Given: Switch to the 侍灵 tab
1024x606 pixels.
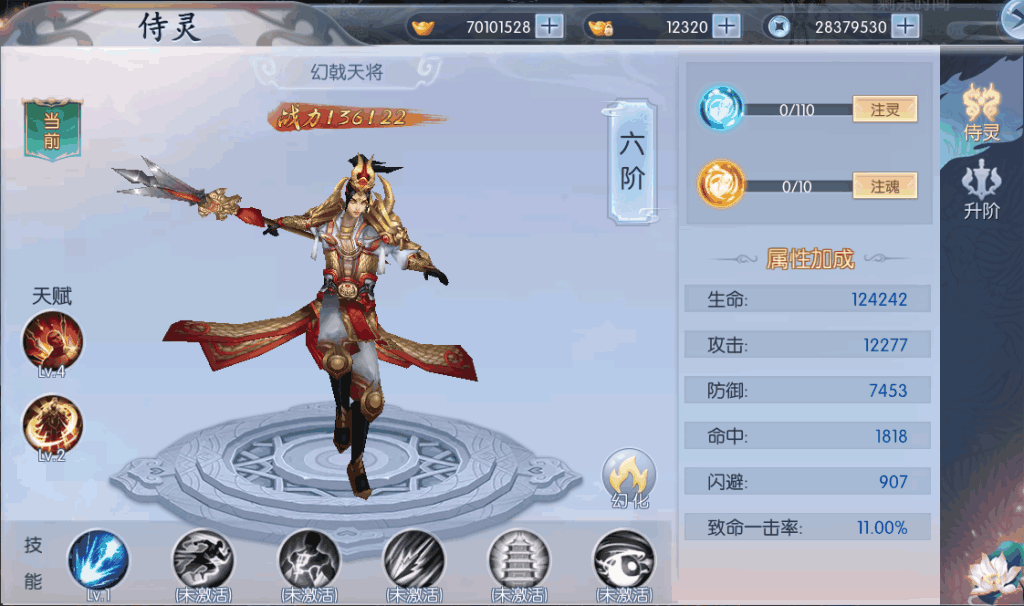Looking at the screenshot, I should click(981, 110).
